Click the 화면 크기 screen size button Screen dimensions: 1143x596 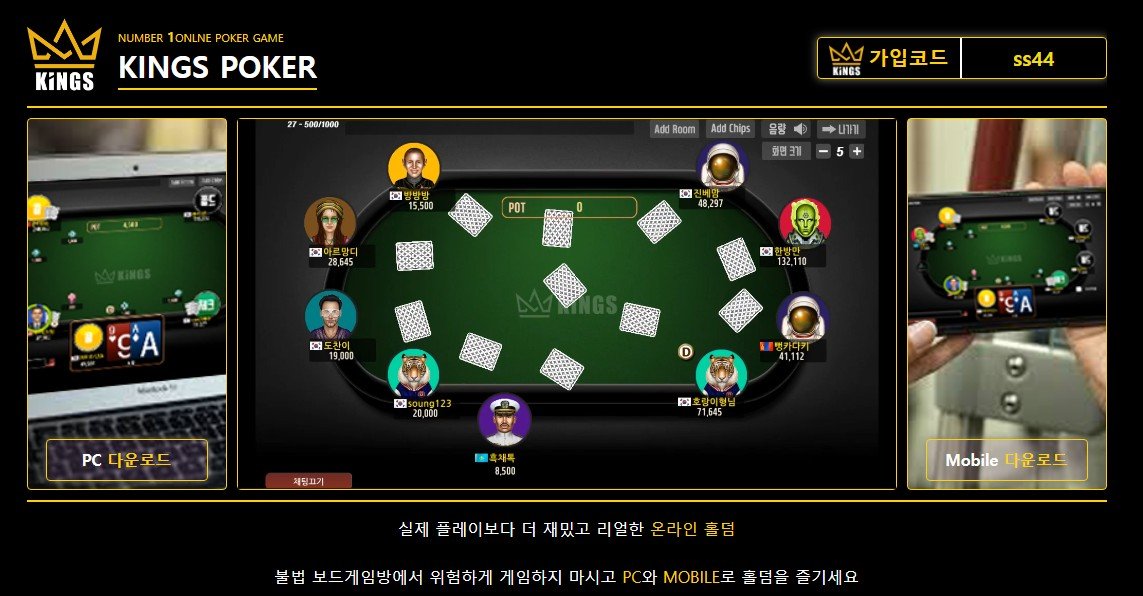(x=786, y=152)
